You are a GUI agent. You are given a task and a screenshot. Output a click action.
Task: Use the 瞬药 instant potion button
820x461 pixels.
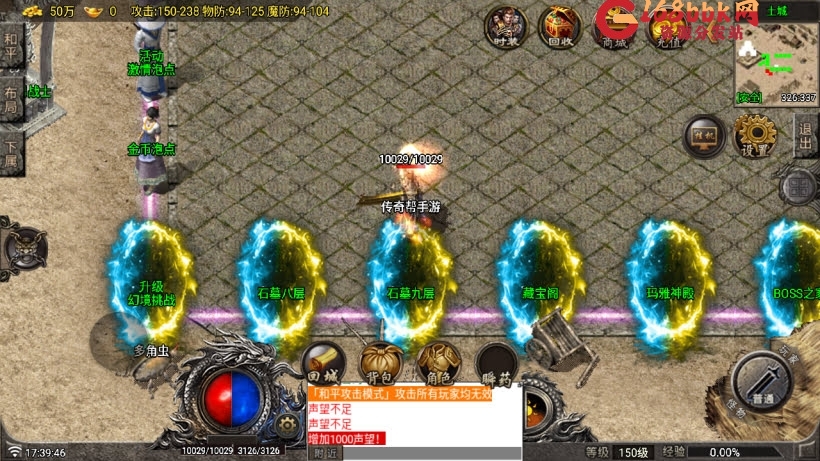pyautogui.click(x=496, y=365)
